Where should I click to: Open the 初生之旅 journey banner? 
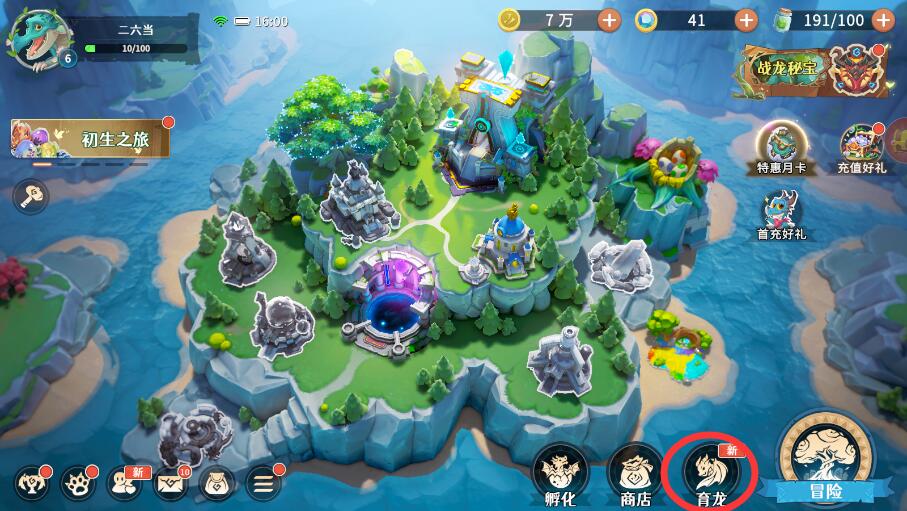(89, 140)
